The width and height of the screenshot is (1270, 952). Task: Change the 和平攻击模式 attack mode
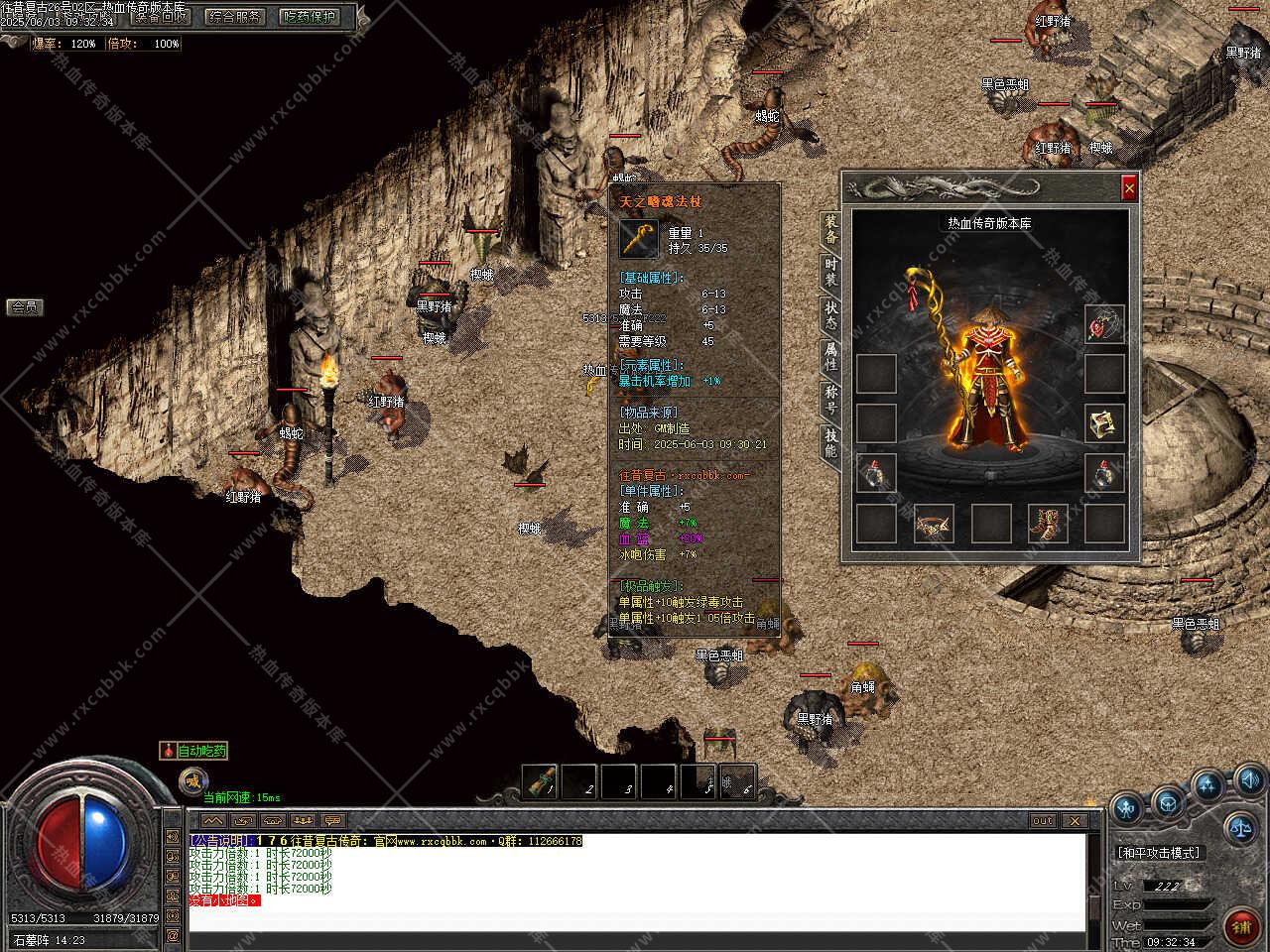[x=1158, y=852]
